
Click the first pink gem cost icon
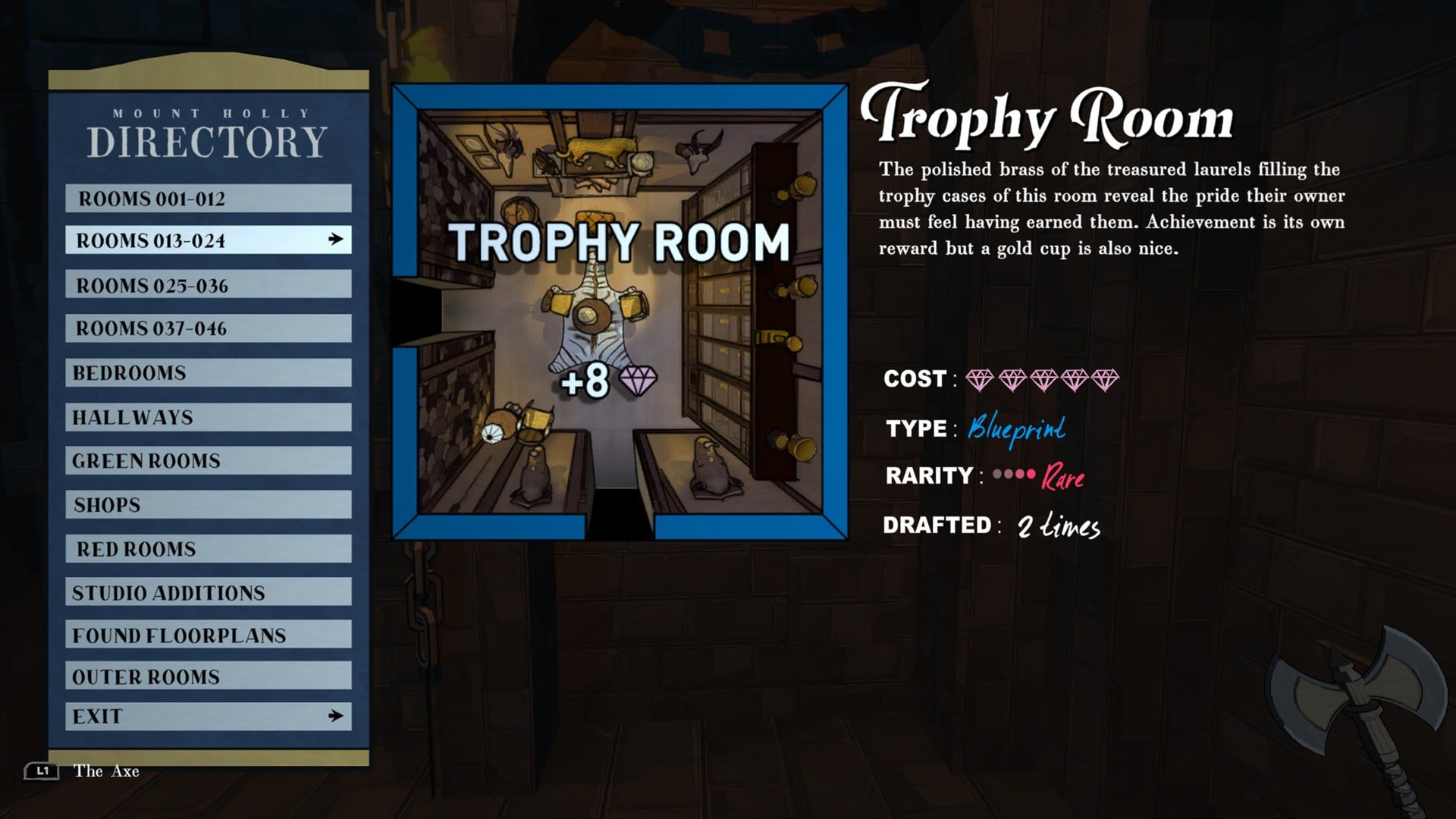tap(979, 379)
